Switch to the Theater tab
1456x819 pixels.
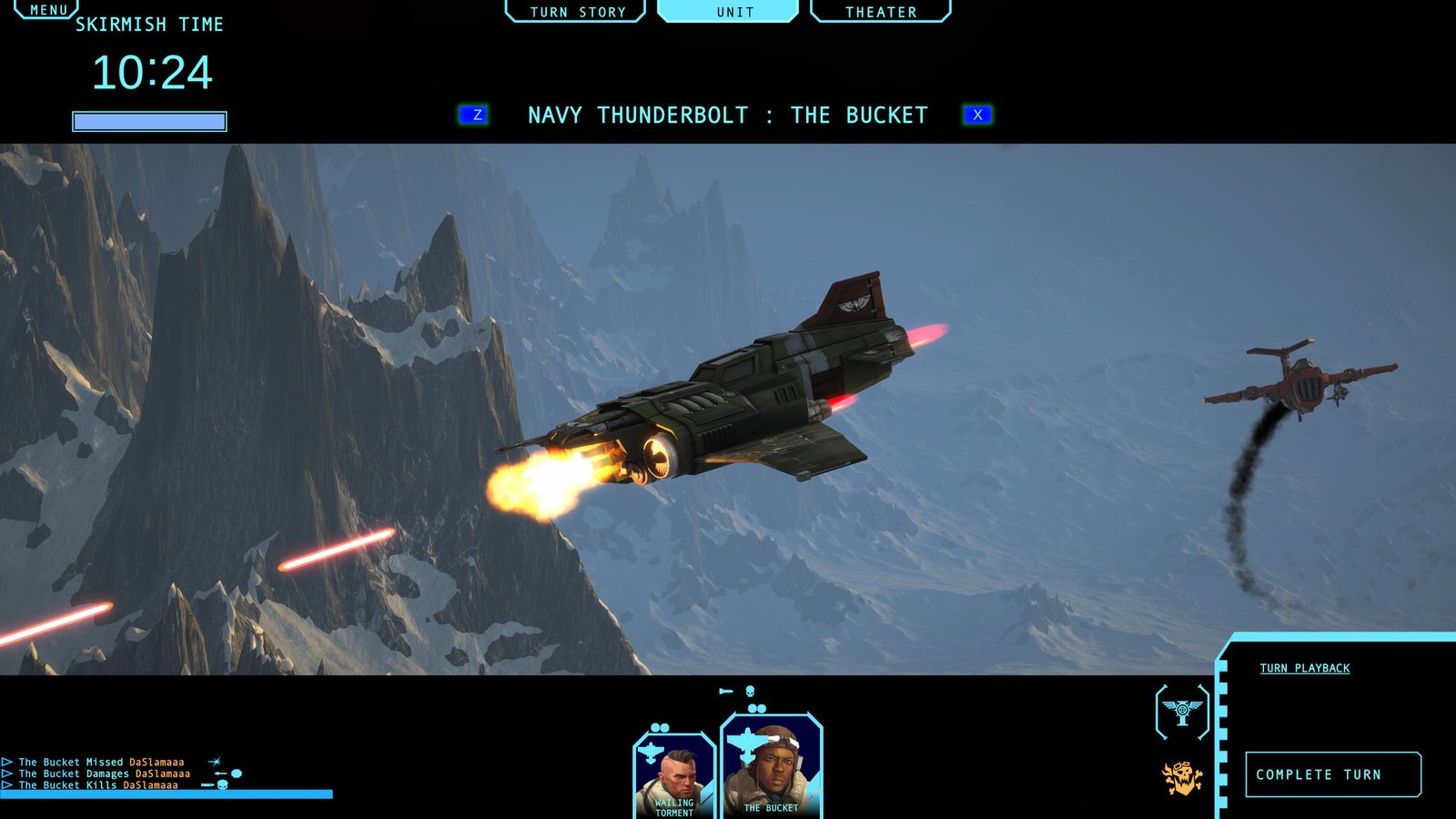[880, 12]
